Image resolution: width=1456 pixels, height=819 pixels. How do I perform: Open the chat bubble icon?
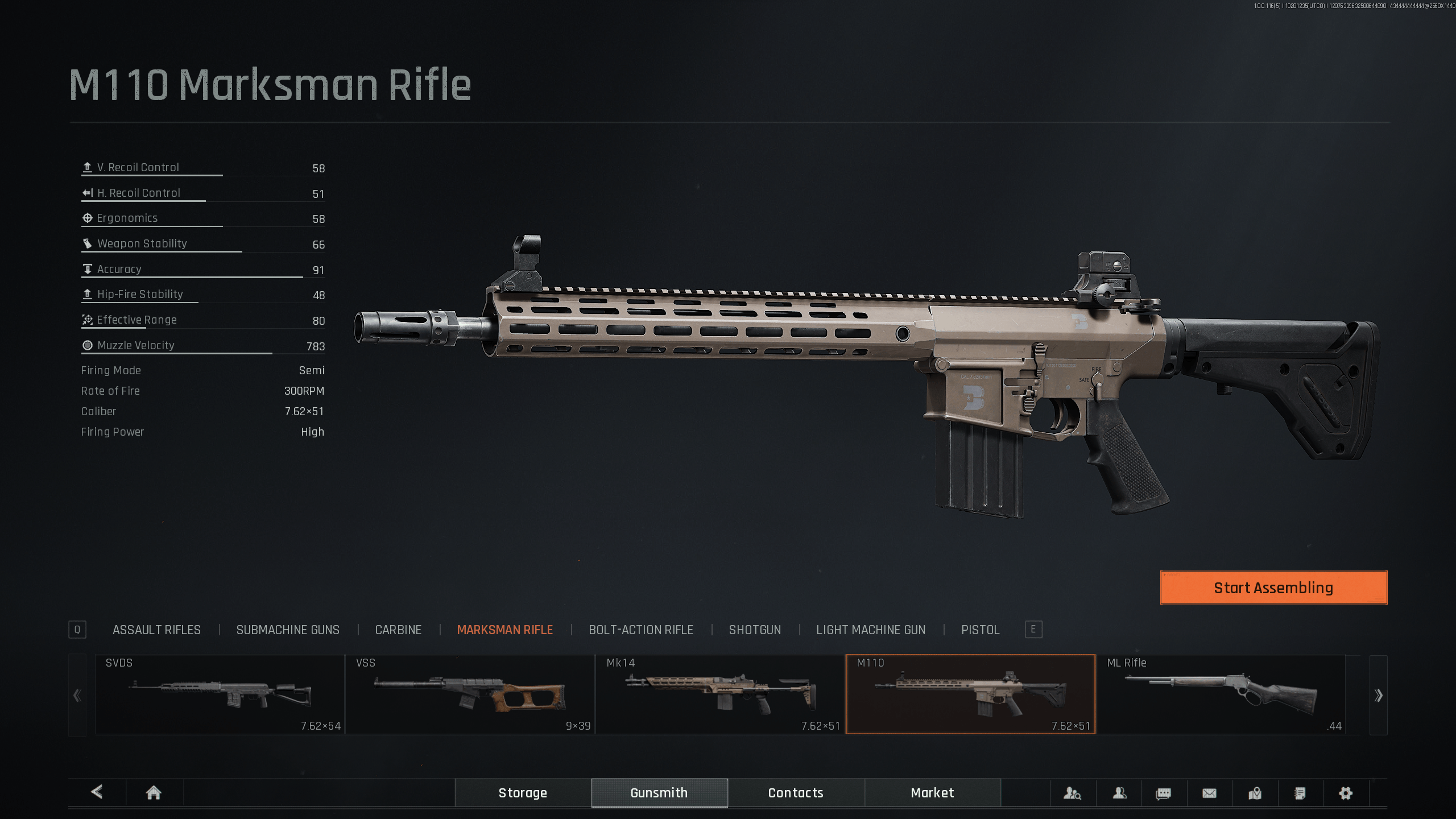pyautogui.click(x=1164, y=793)
